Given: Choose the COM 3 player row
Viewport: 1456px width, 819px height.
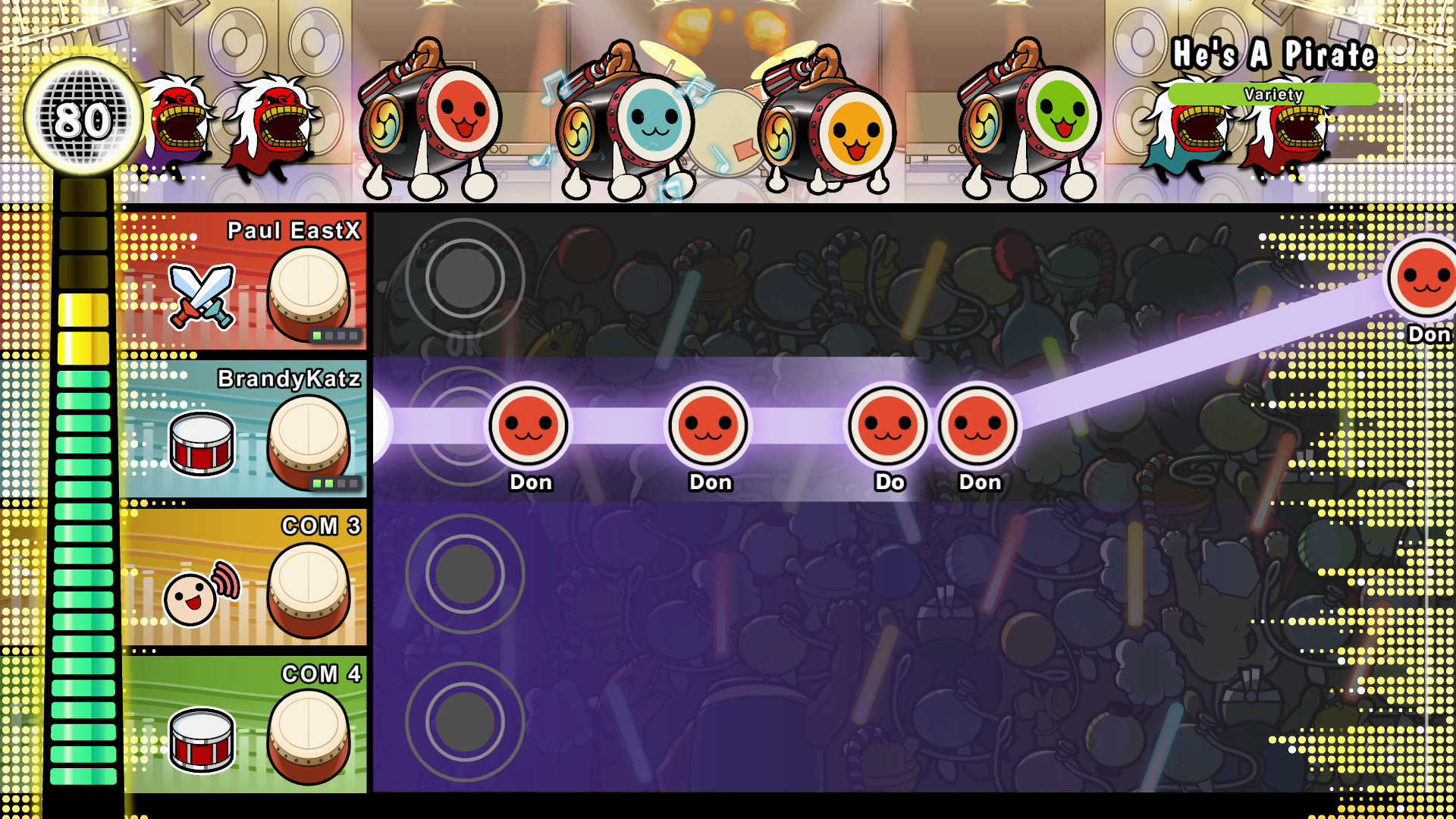Looking at the screenshot, I should [243, 576].
